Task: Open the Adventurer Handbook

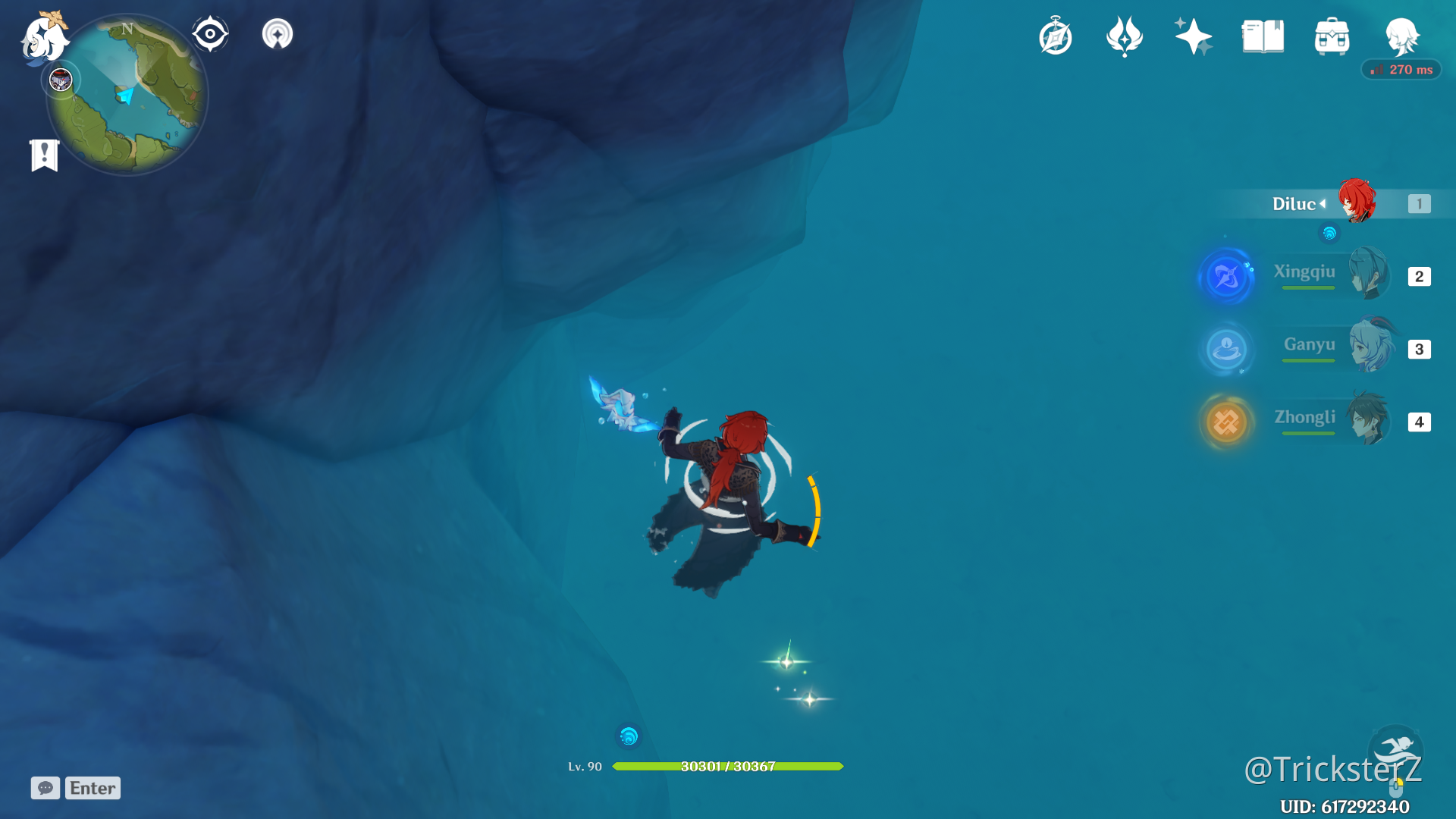Action: tap(1261, 36)
